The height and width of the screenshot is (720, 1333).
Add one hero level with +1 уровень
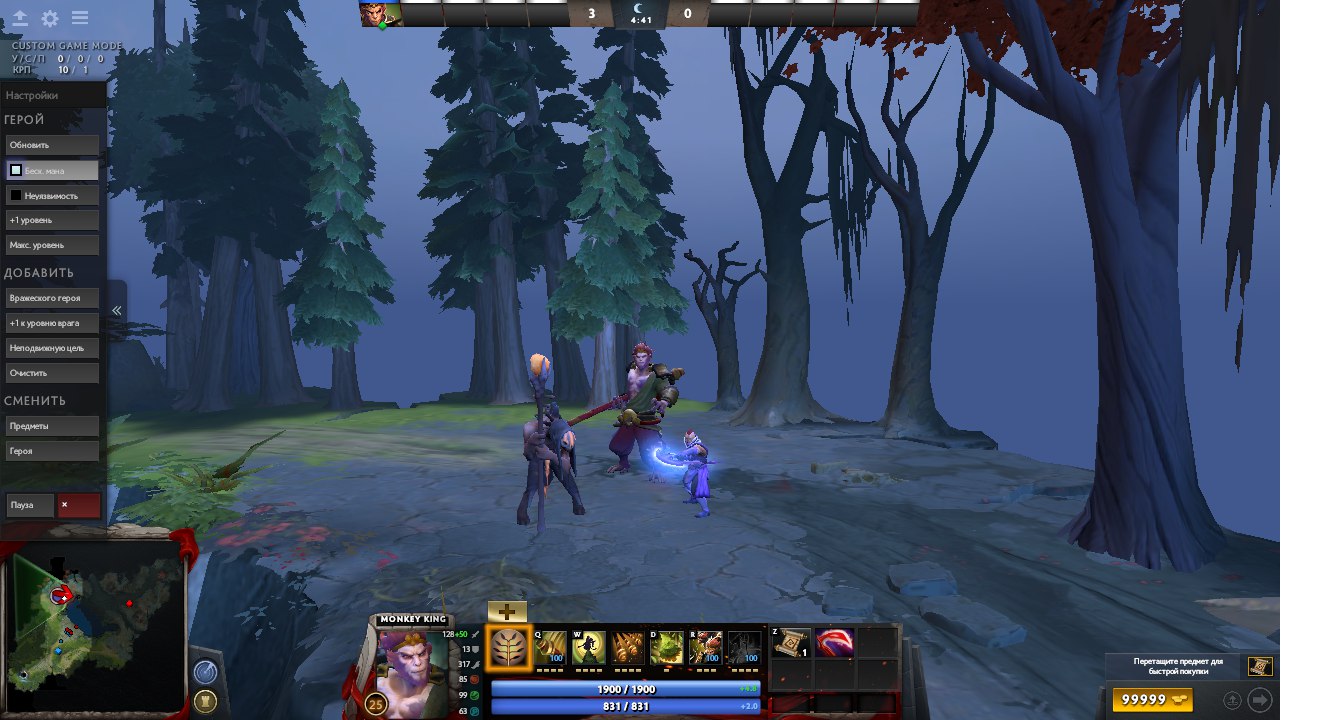[x=52, y=220]
